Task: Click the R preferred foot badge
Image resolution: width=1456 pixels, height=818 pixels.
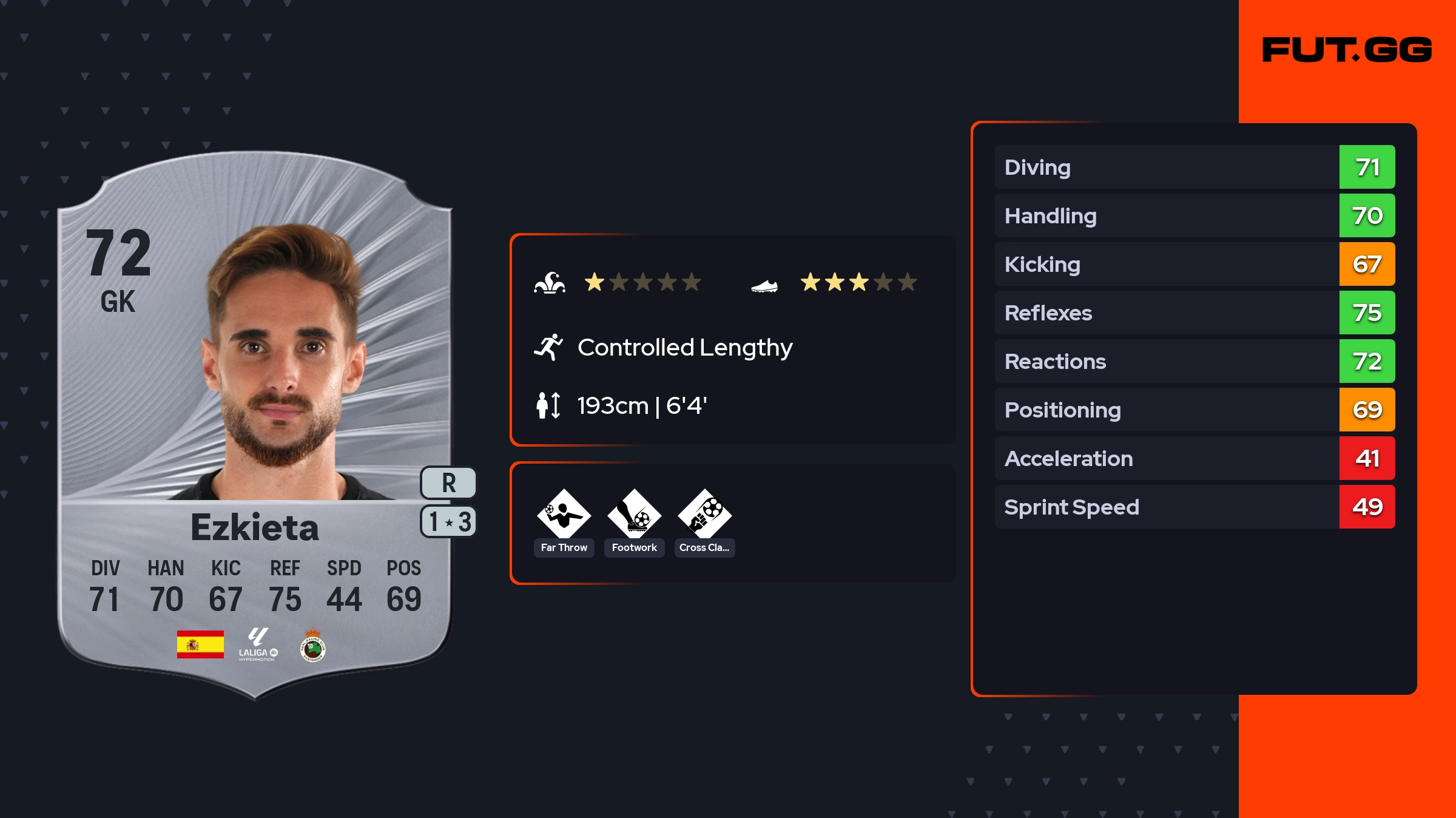Action: point(448,483)
